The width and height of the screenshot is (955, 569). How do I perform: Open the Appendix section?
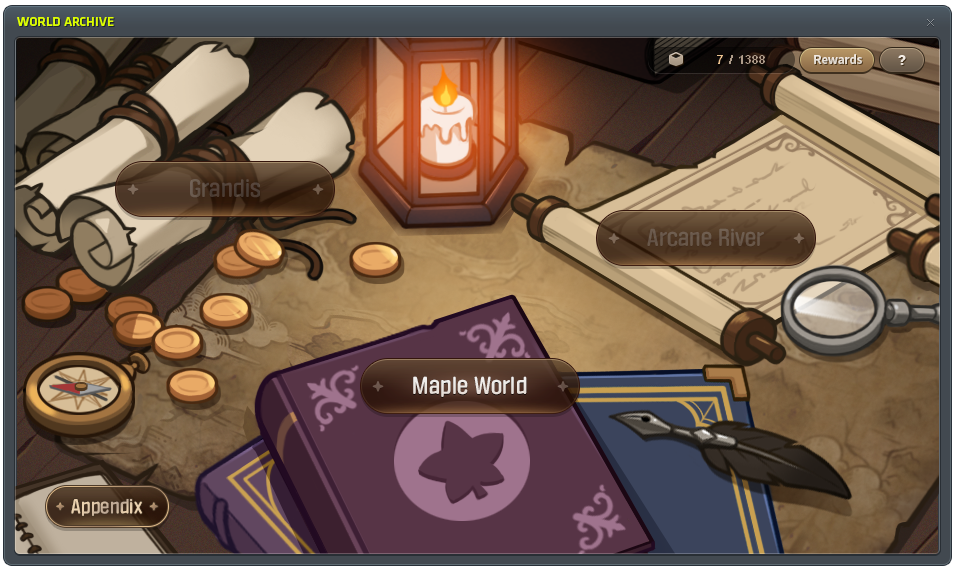(107, 506)
